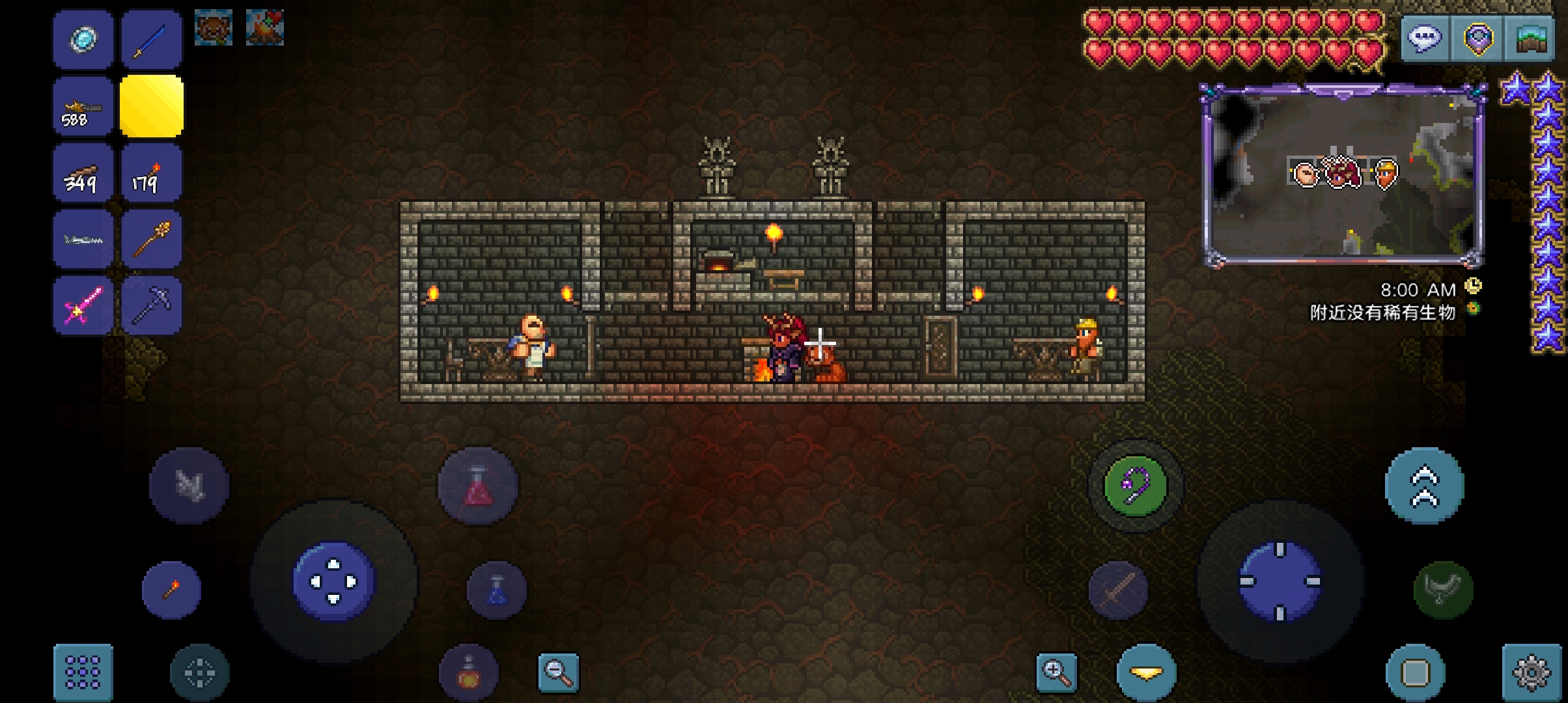Open the world map button
The image size is (1568, 703).
pos(1532,39)
